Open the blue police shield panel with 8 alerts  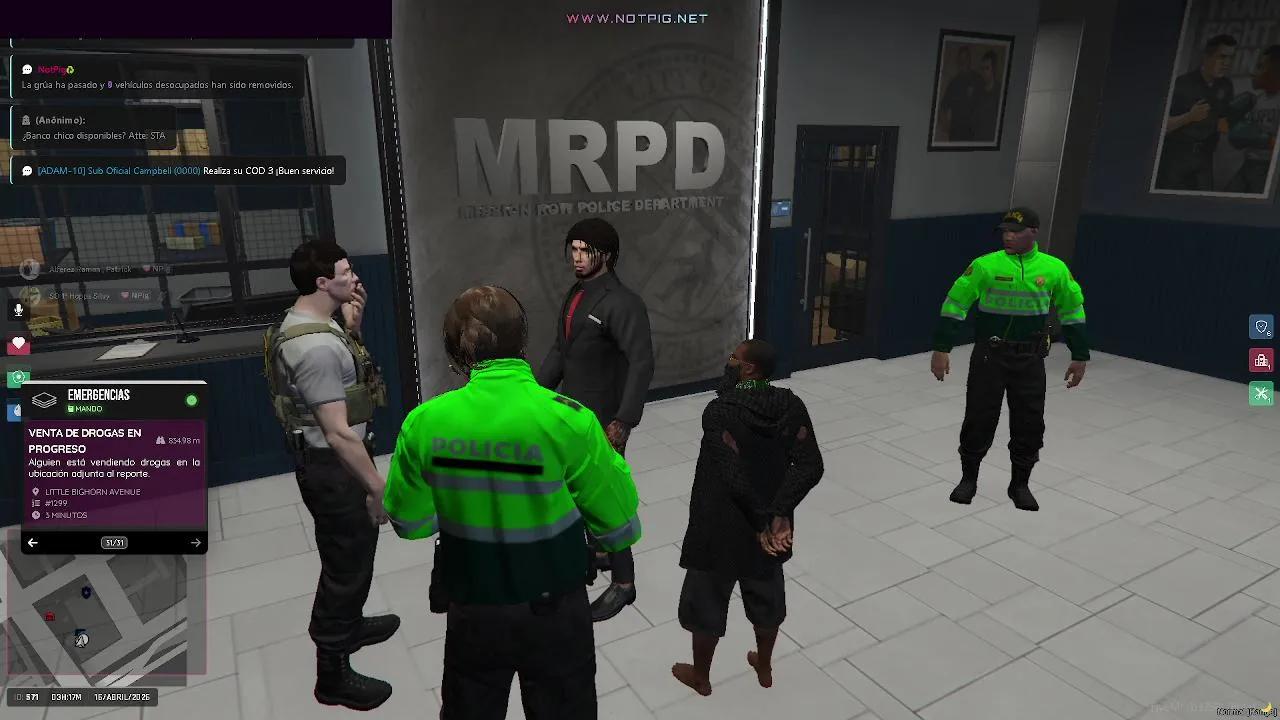(1262, 327)
